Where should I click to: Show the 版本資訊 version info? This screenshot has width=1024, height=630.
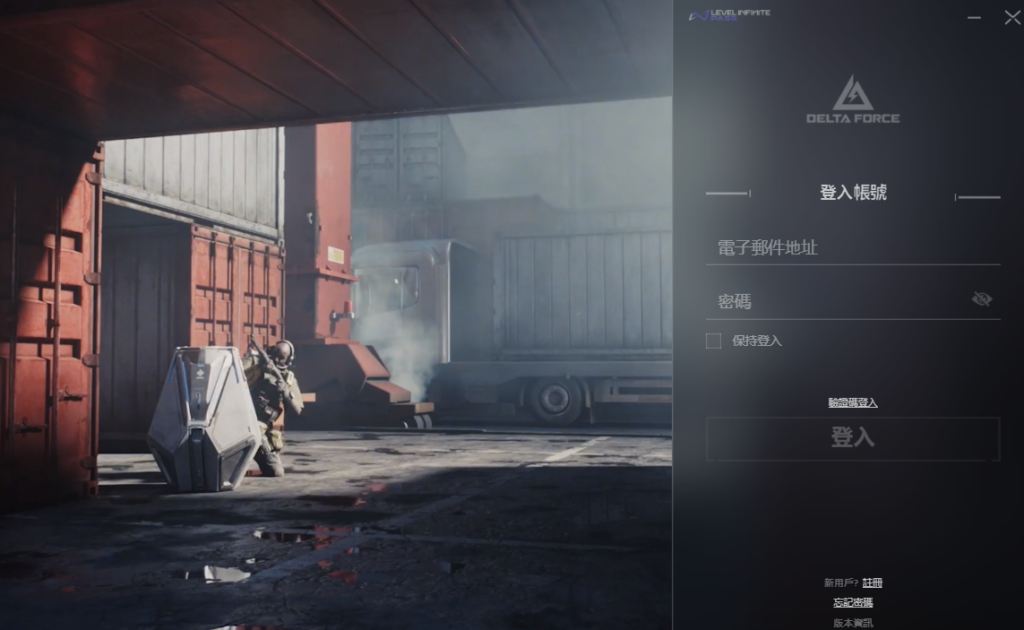pyautogui.click(x=853, y=622)
